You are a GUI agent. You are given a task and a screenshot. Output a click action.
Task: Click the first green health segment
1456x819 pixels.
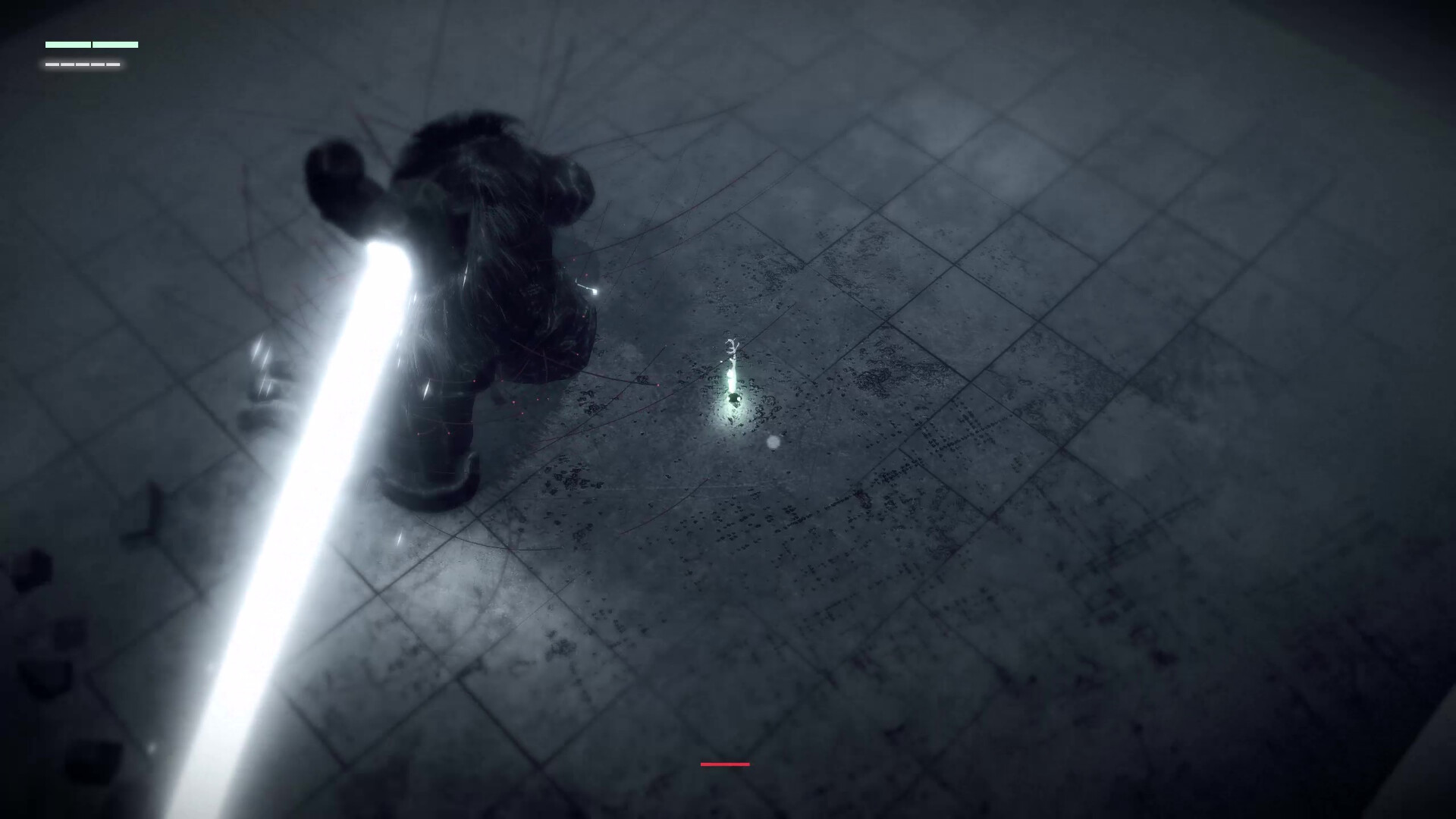[68, 45]
